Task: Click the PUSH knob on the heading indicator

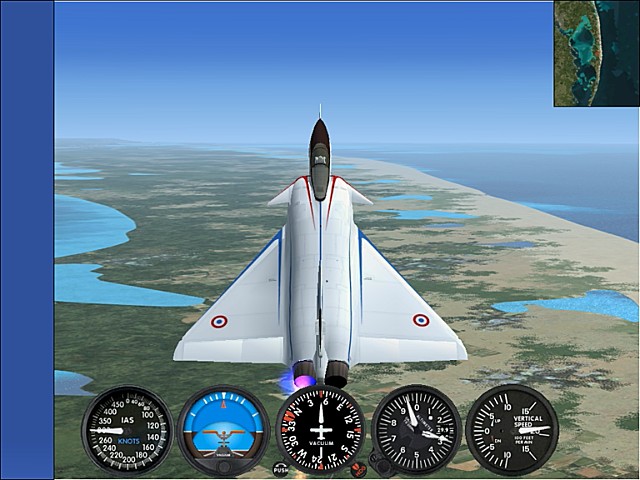Action: pyautogui.click(x=281, y=468)
